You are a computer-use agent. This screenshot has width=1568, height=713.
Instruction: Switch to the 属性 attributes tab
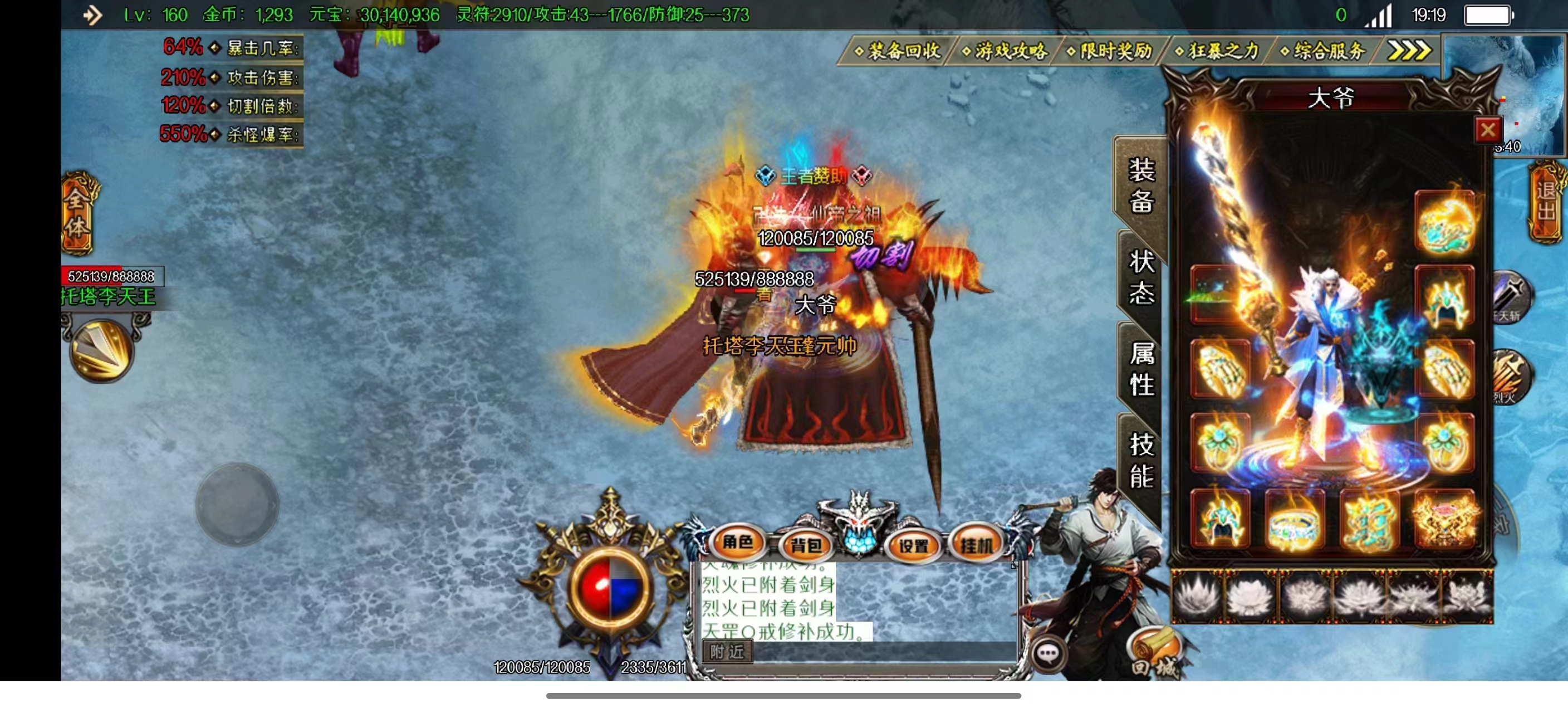click(1141, 369)
